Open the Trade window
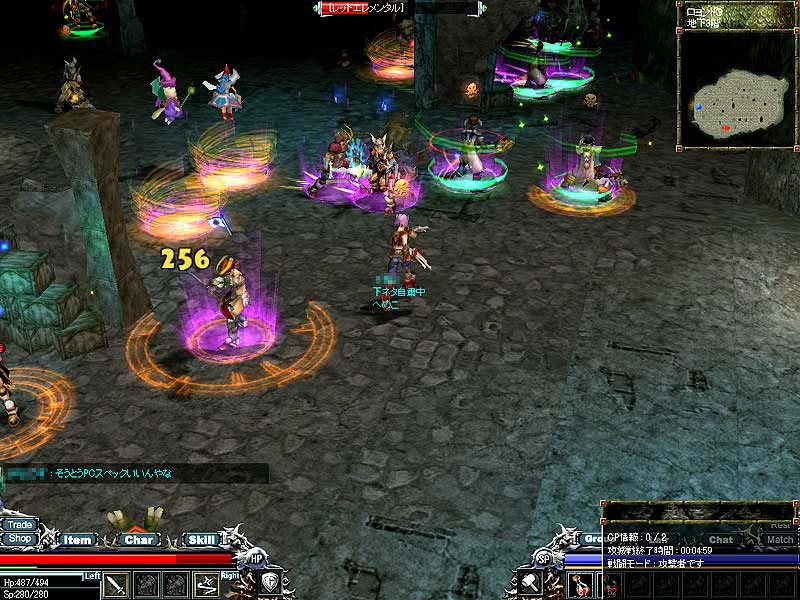The image size is (800, 600). [x=19, y=524]
